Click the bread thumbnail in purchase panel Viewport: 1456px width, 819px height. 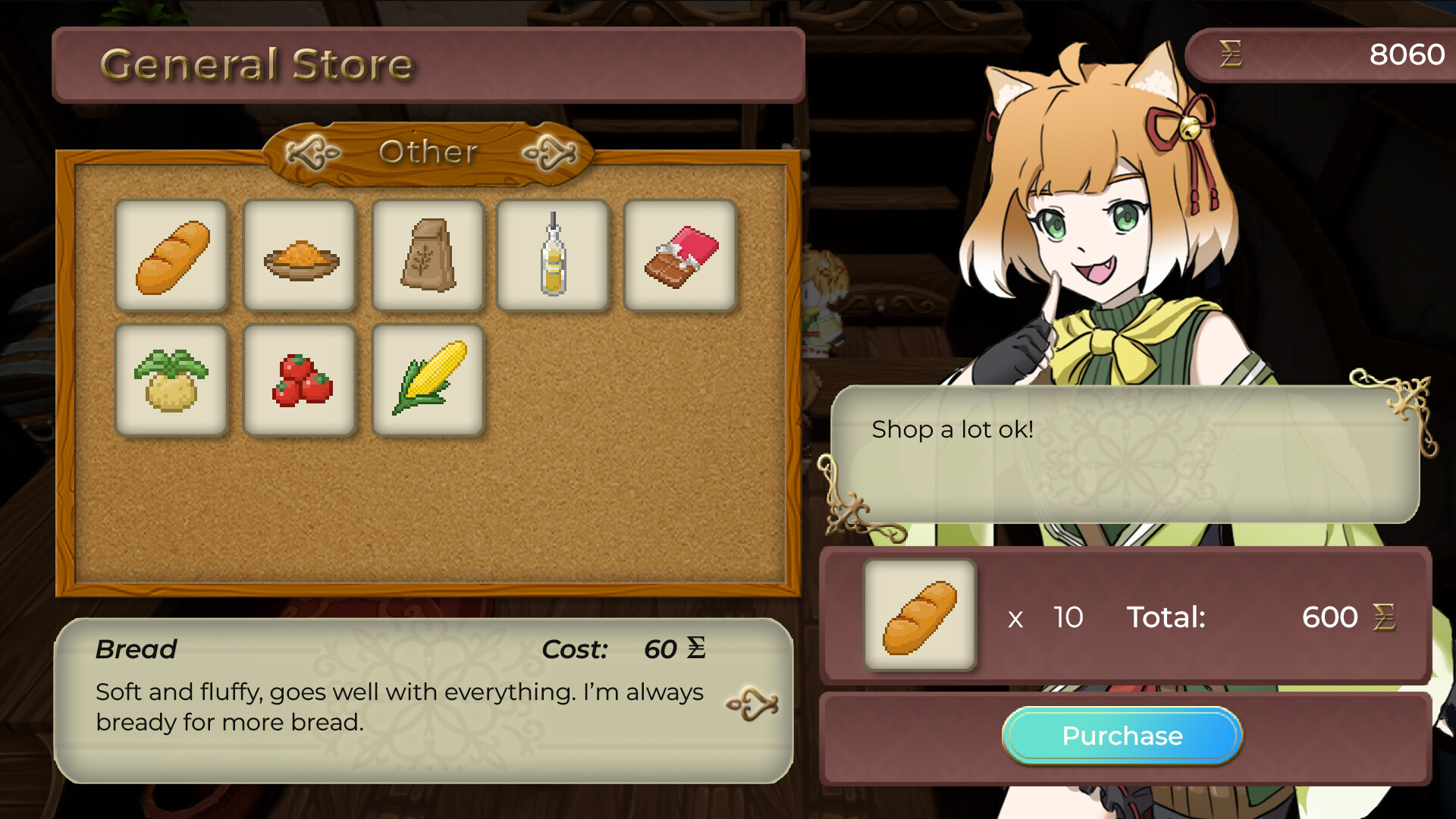click(x=920, y=616)
